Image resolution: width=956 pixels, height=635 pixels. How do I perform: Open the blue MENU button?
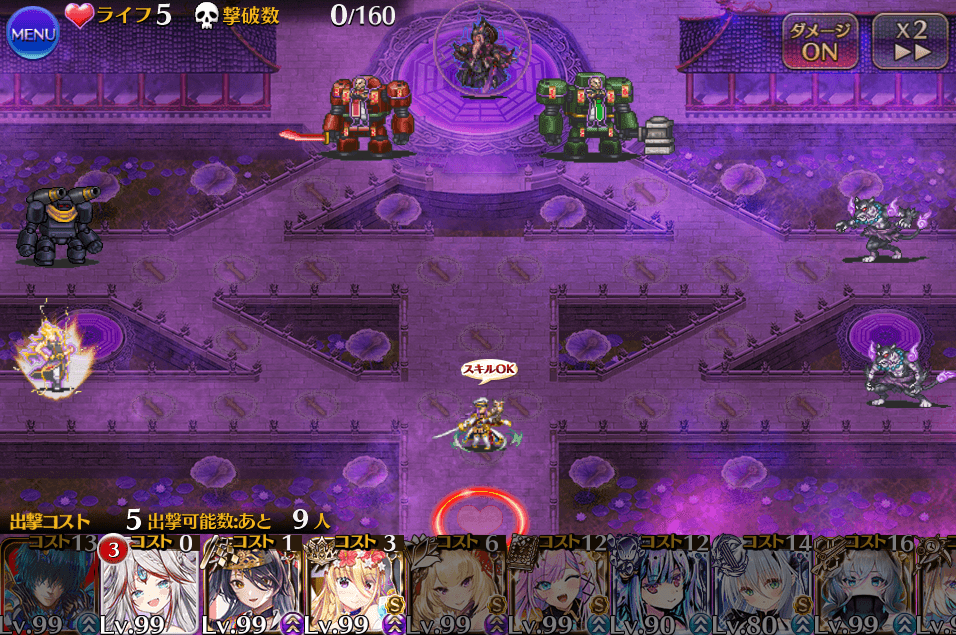click(33, 35)
